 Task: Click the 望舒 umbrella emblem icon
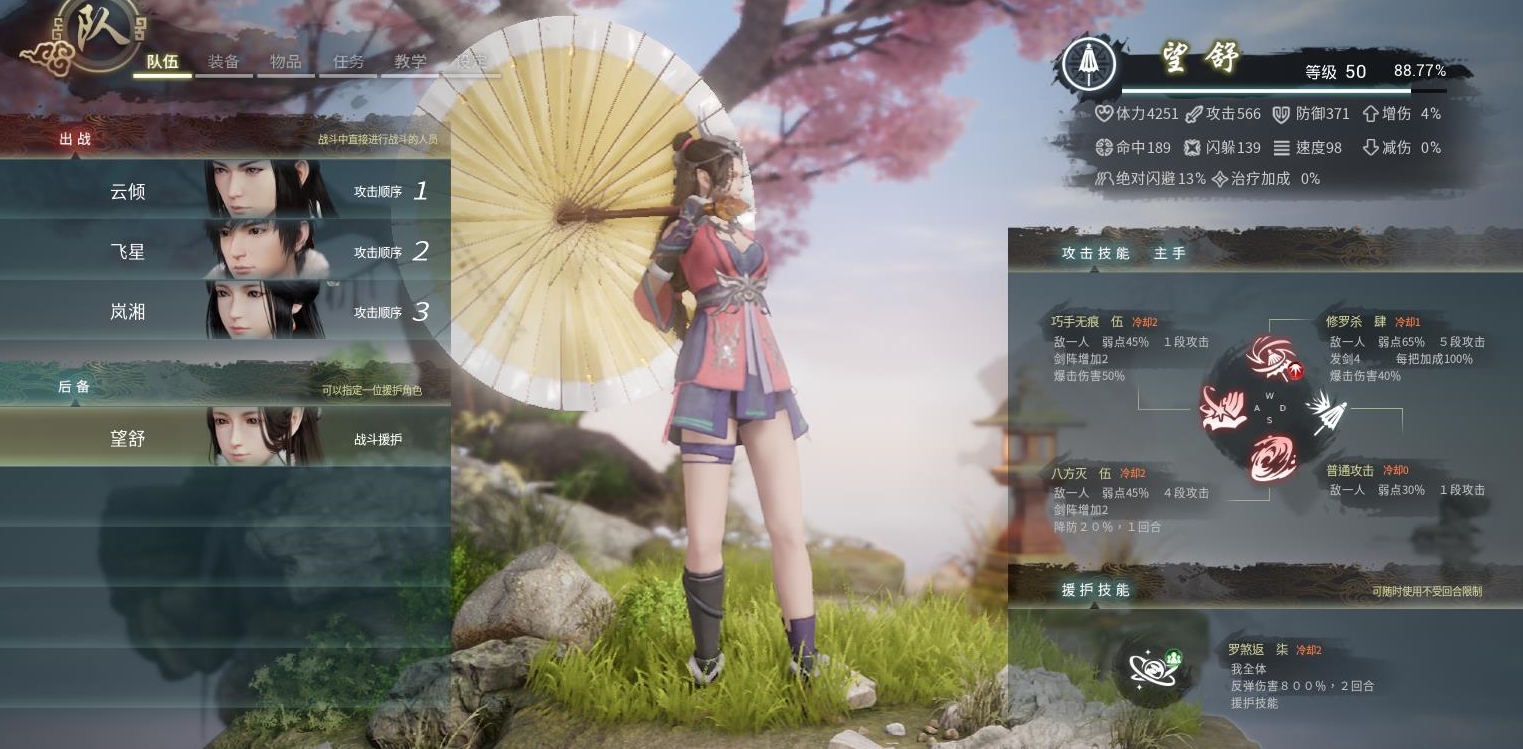pos(1090,65)
